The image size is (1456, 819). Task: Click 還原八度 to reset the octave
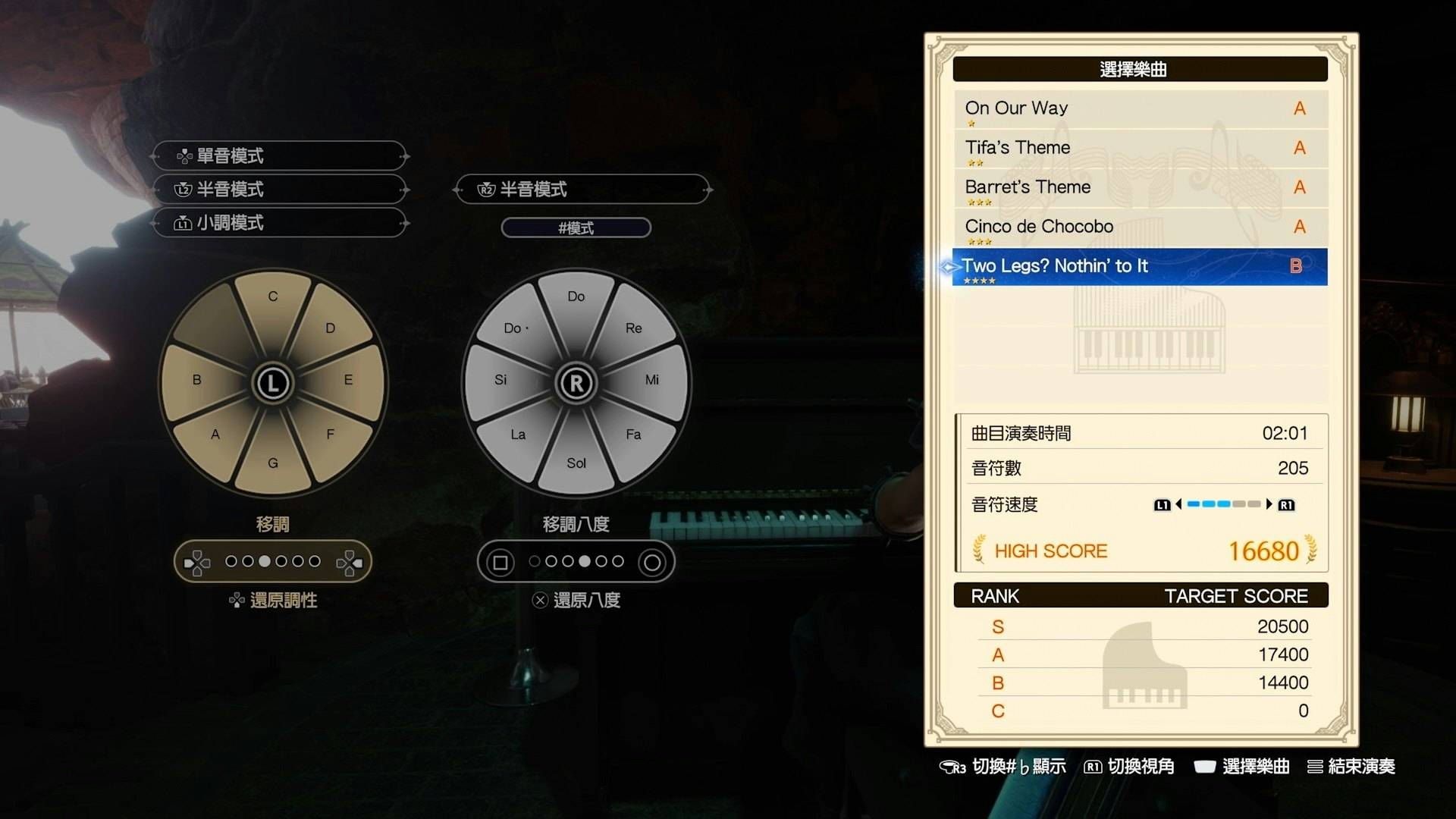point(577,601)
